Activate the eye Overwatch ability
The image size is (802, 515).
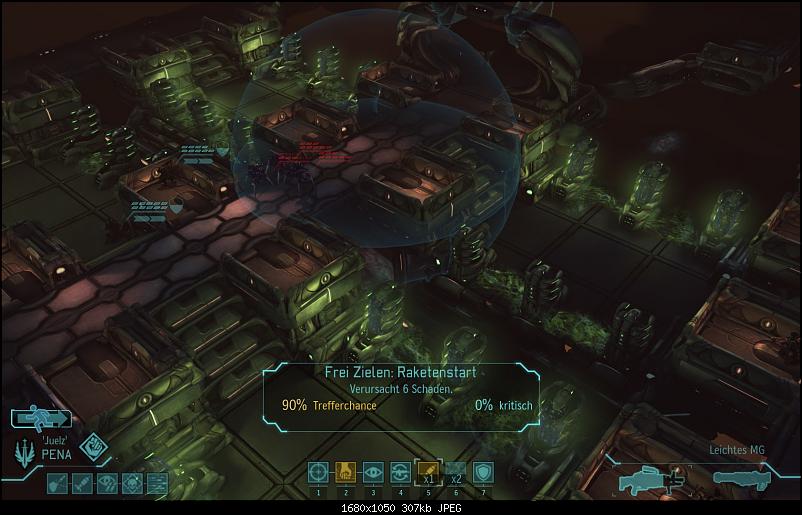click(x=373, y=472)
